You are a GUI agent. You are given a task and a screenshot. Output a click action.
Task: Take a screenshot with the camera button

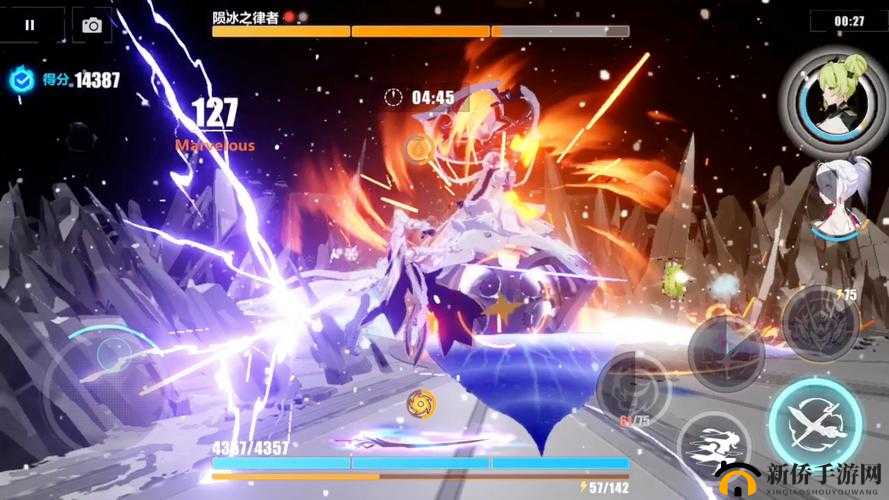(92, 25)
